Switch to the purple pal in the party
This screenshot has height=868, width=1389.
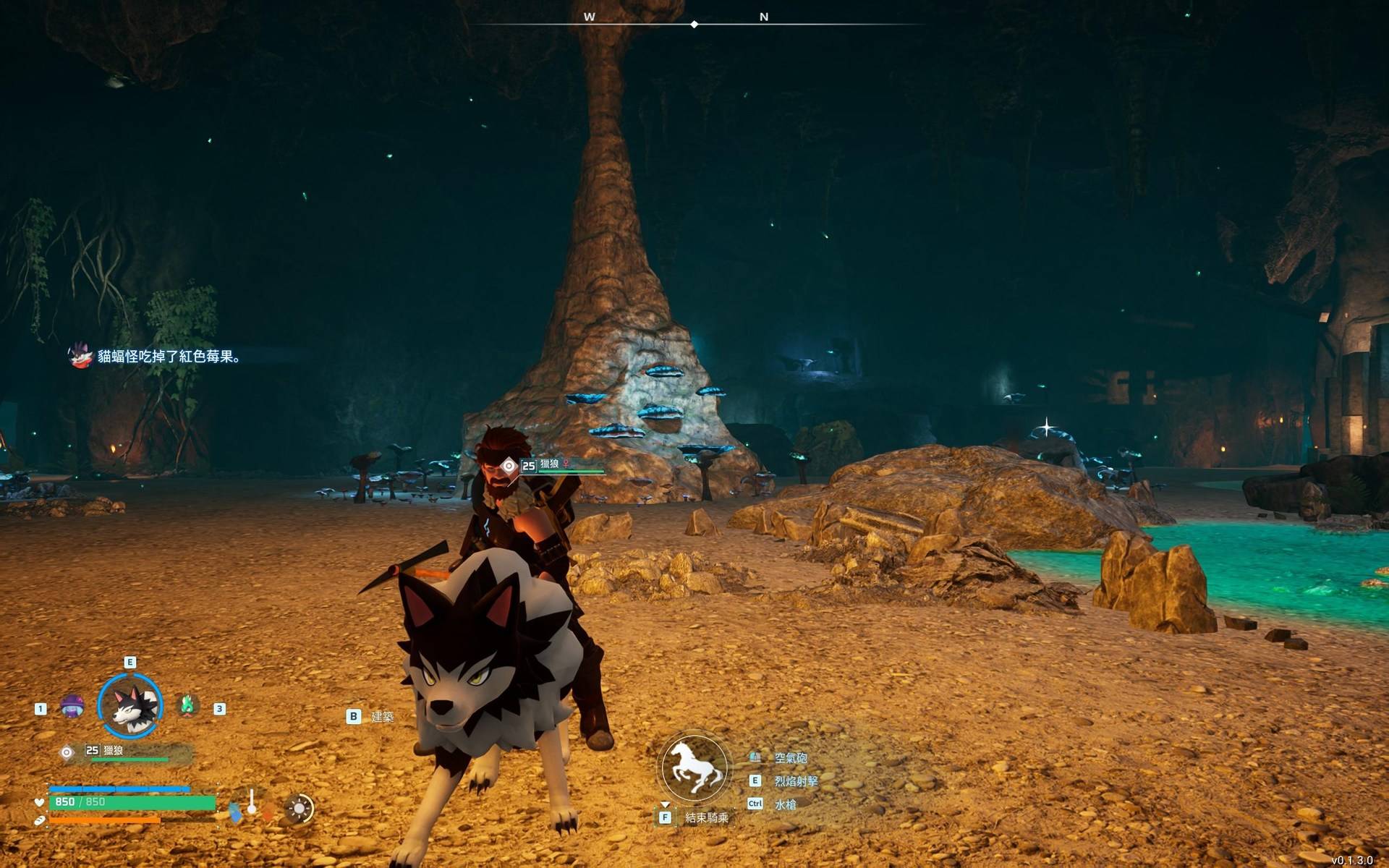(72, 707)
